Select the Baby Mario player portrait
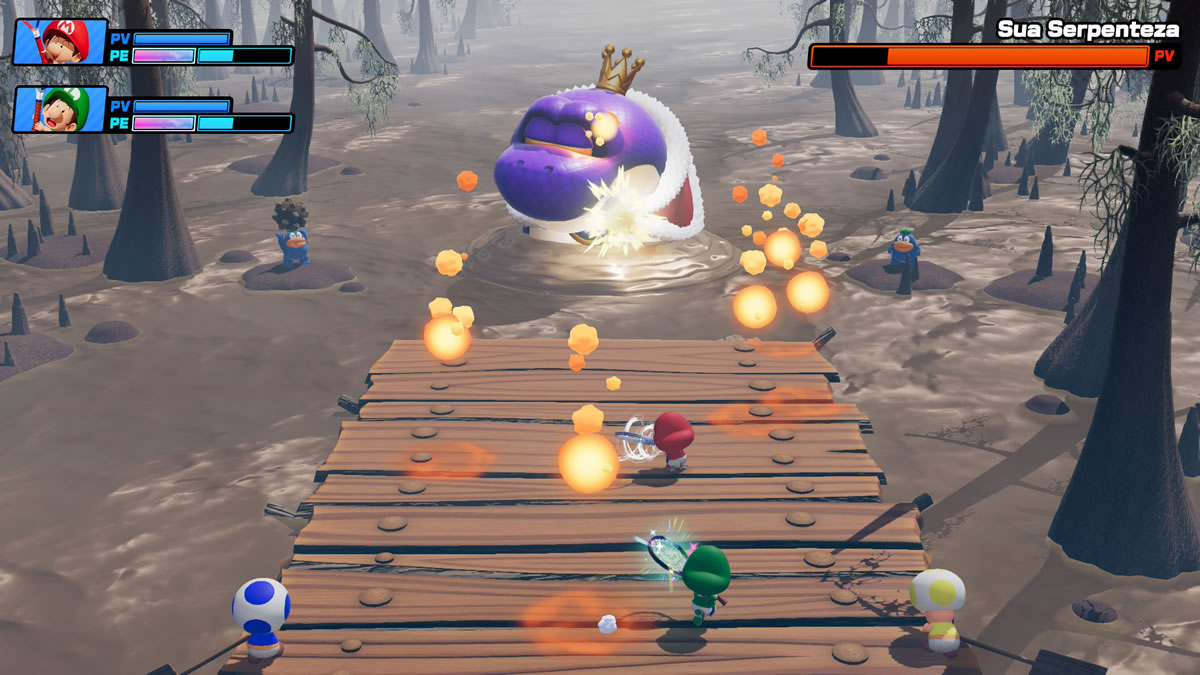 tap(60, 41)
